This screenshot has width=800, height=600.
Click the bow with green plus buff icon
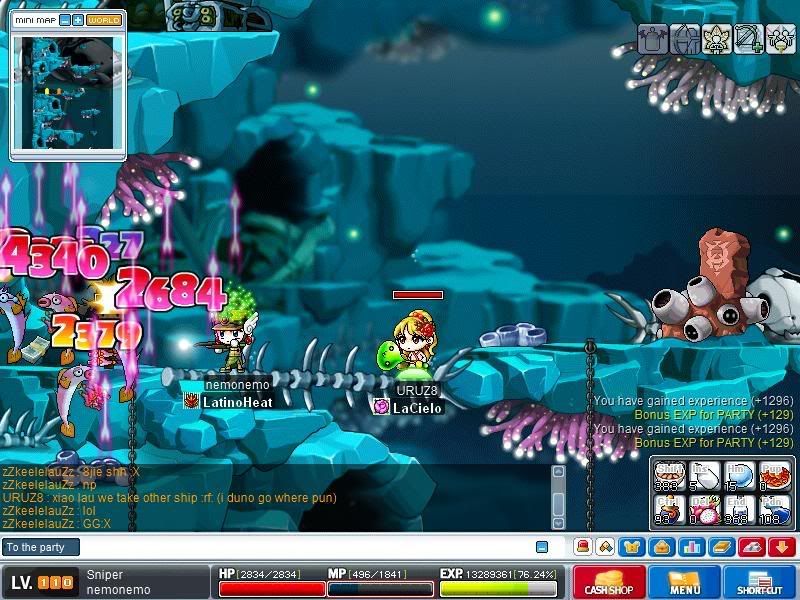pos(749,39)
